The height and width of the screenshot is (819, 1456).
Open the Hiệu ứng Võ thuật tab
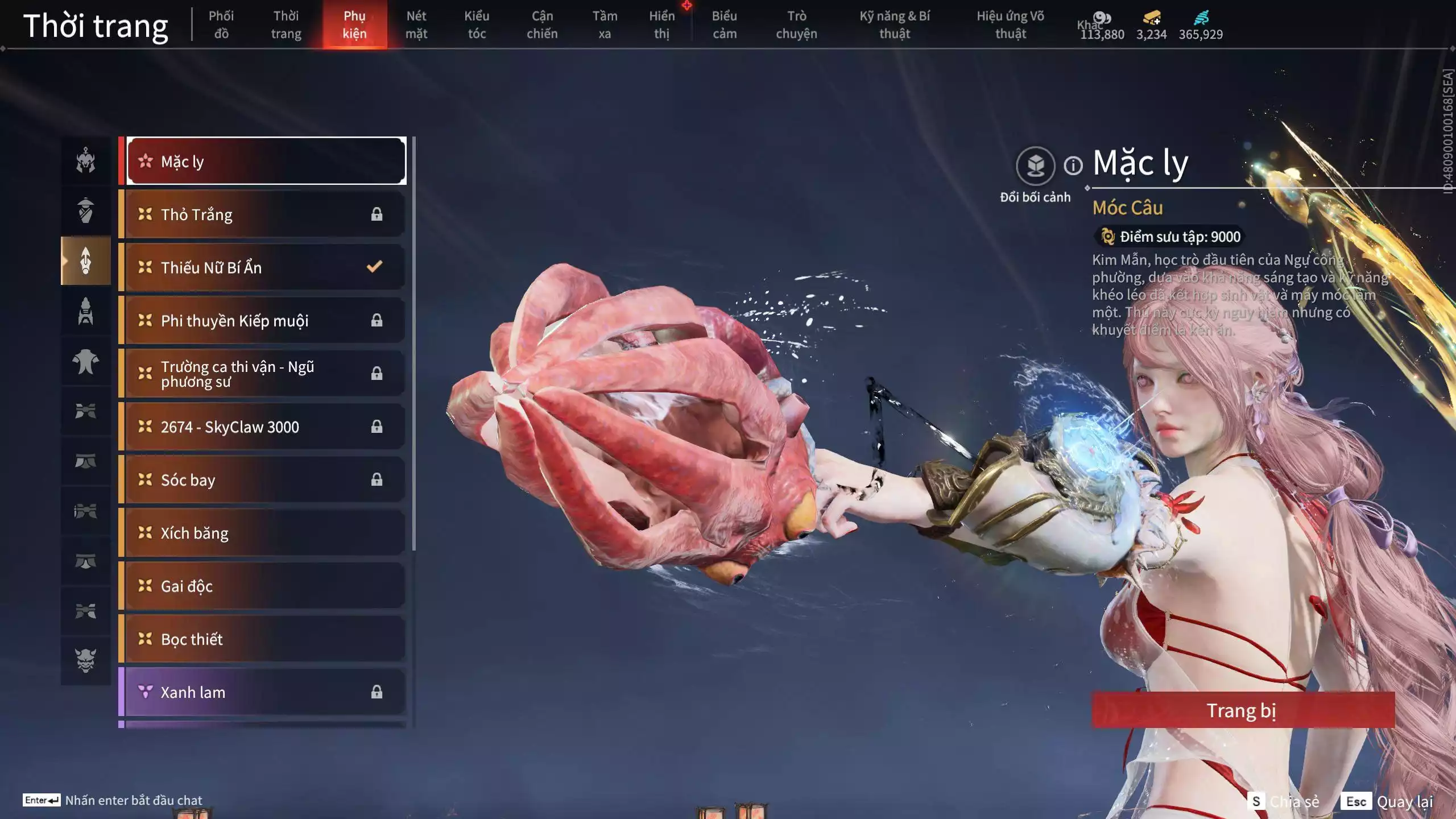(1010, 24)
